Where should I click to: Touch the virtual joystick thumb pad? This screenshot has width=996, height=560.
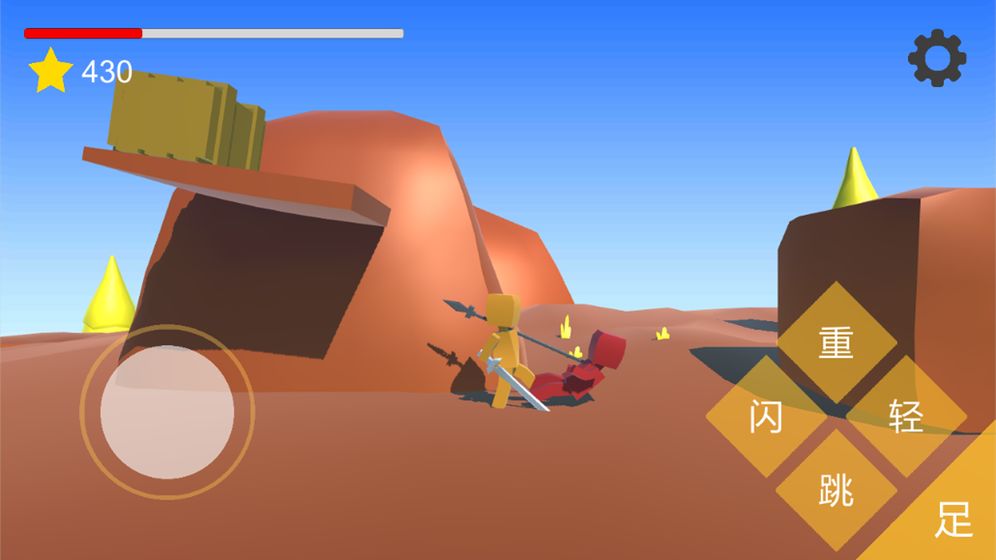click(x=167, y=411)
